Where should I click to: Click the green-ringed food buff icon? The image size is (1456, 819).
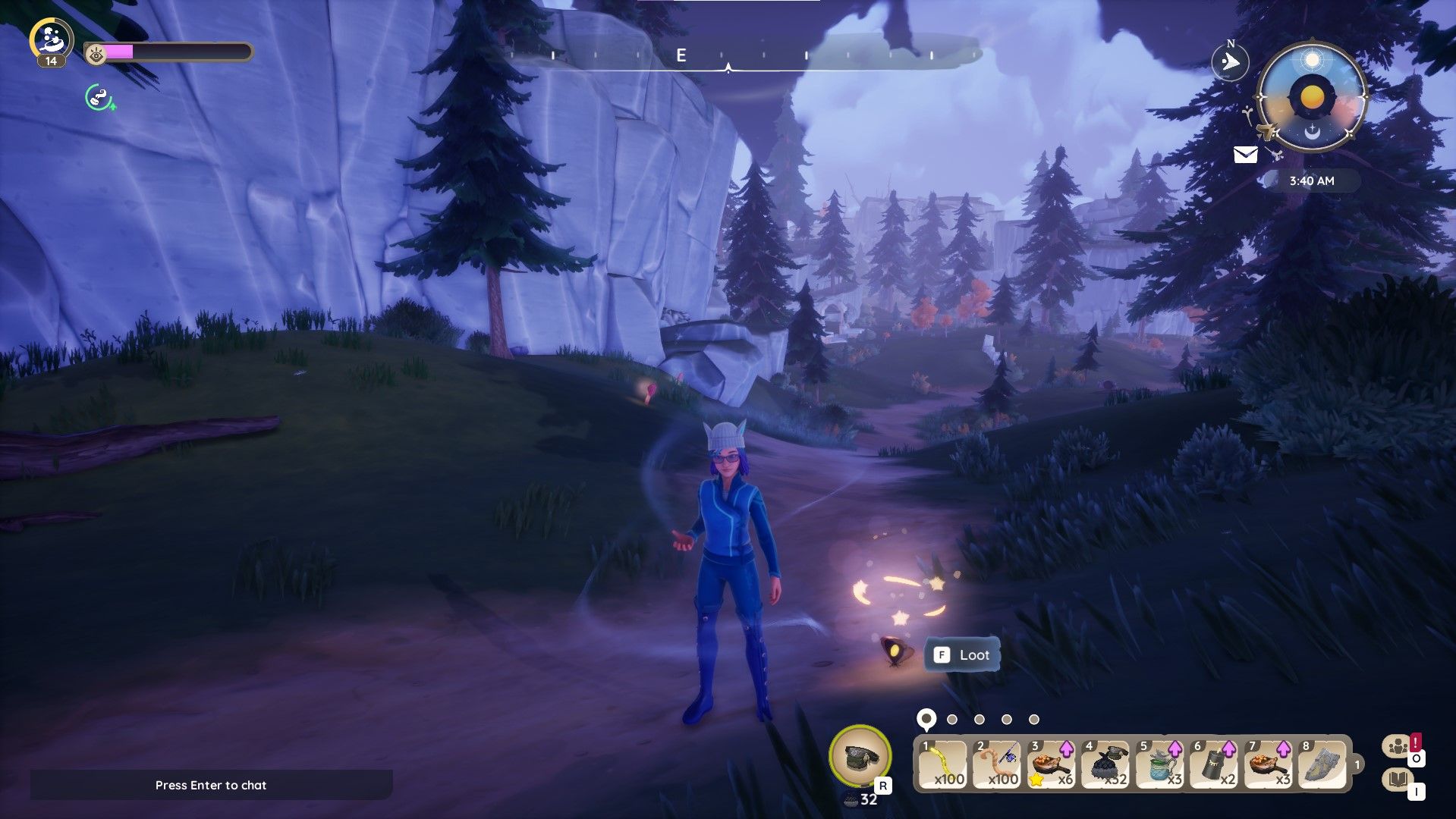point(99,98)
